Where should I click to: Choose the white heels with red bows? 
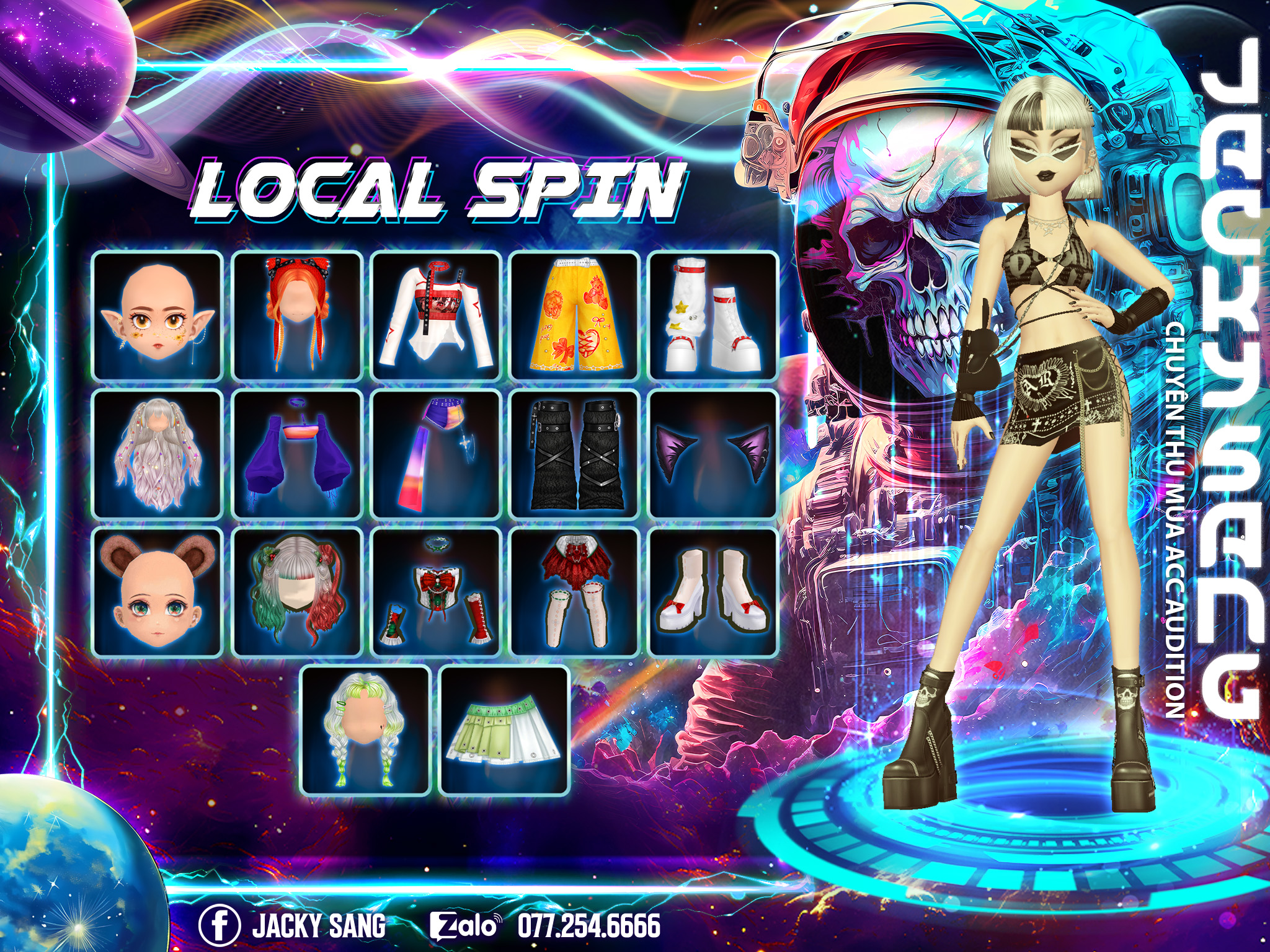tap(713, 593)
